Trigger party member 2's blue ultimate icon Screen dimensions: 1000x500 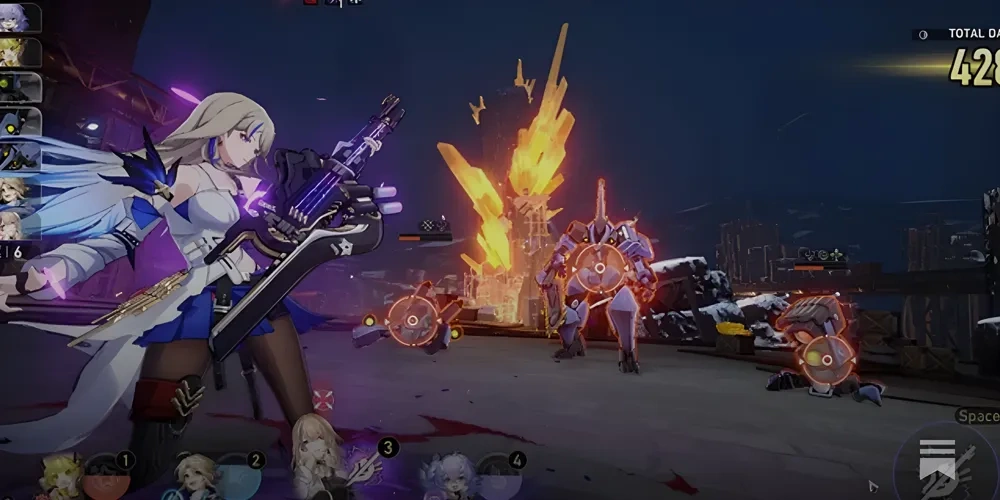tap(238, 478)
